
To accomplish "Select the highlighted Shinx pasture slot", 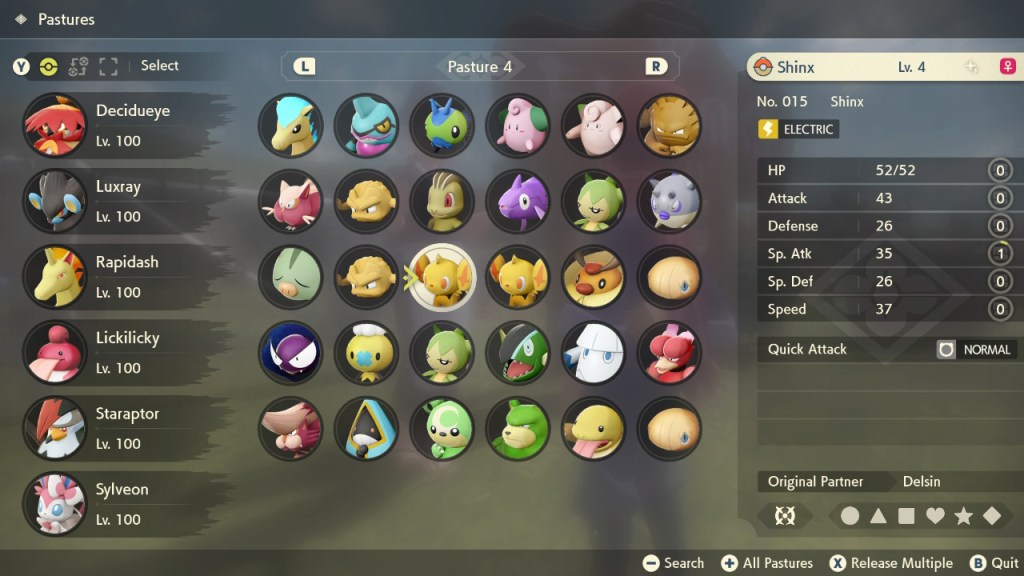I will 442,277.
